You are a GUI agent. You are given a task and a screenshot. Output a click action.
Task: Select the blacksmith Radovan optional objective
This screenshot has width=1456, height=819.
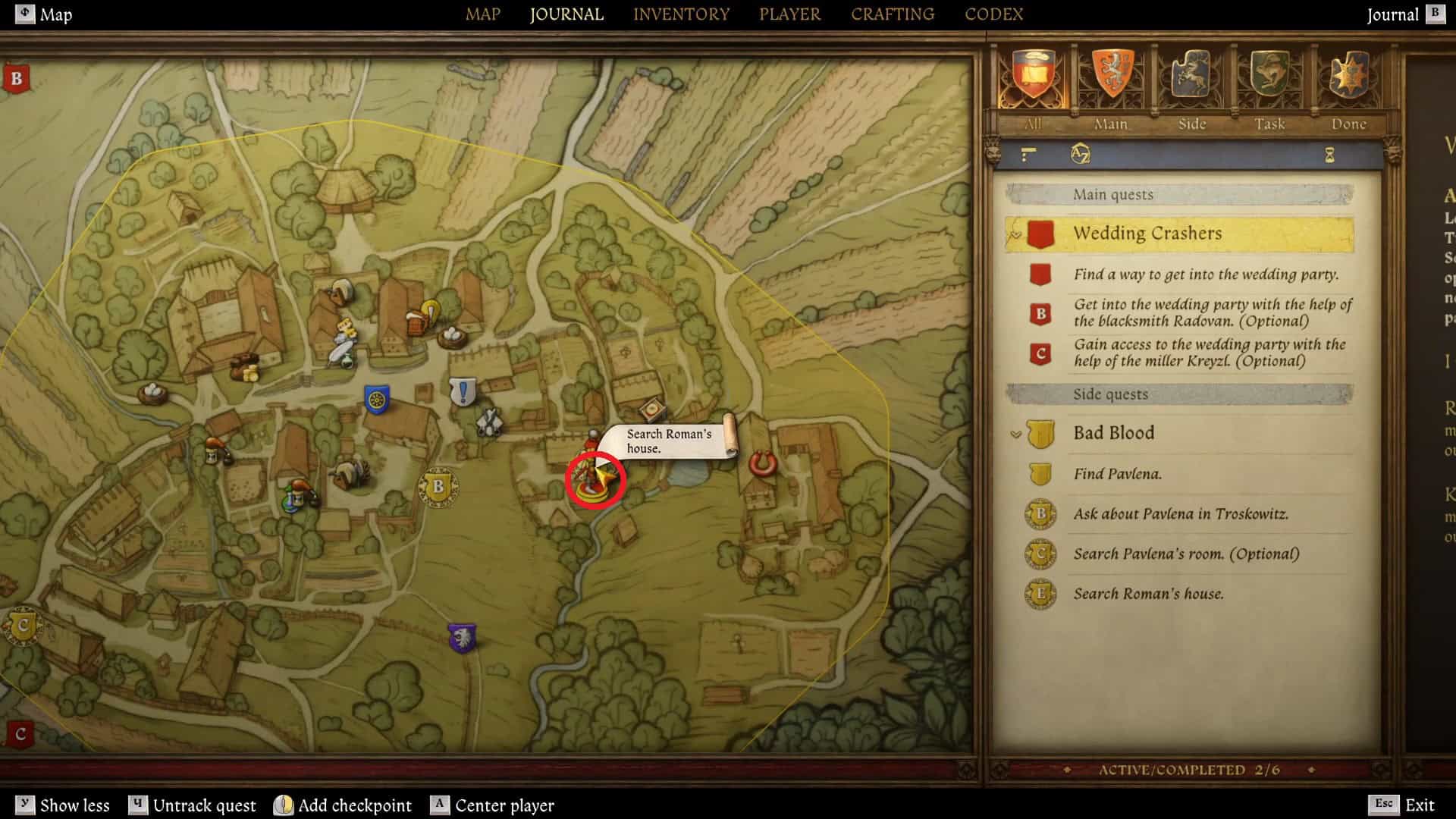[x=1212, y=312]
